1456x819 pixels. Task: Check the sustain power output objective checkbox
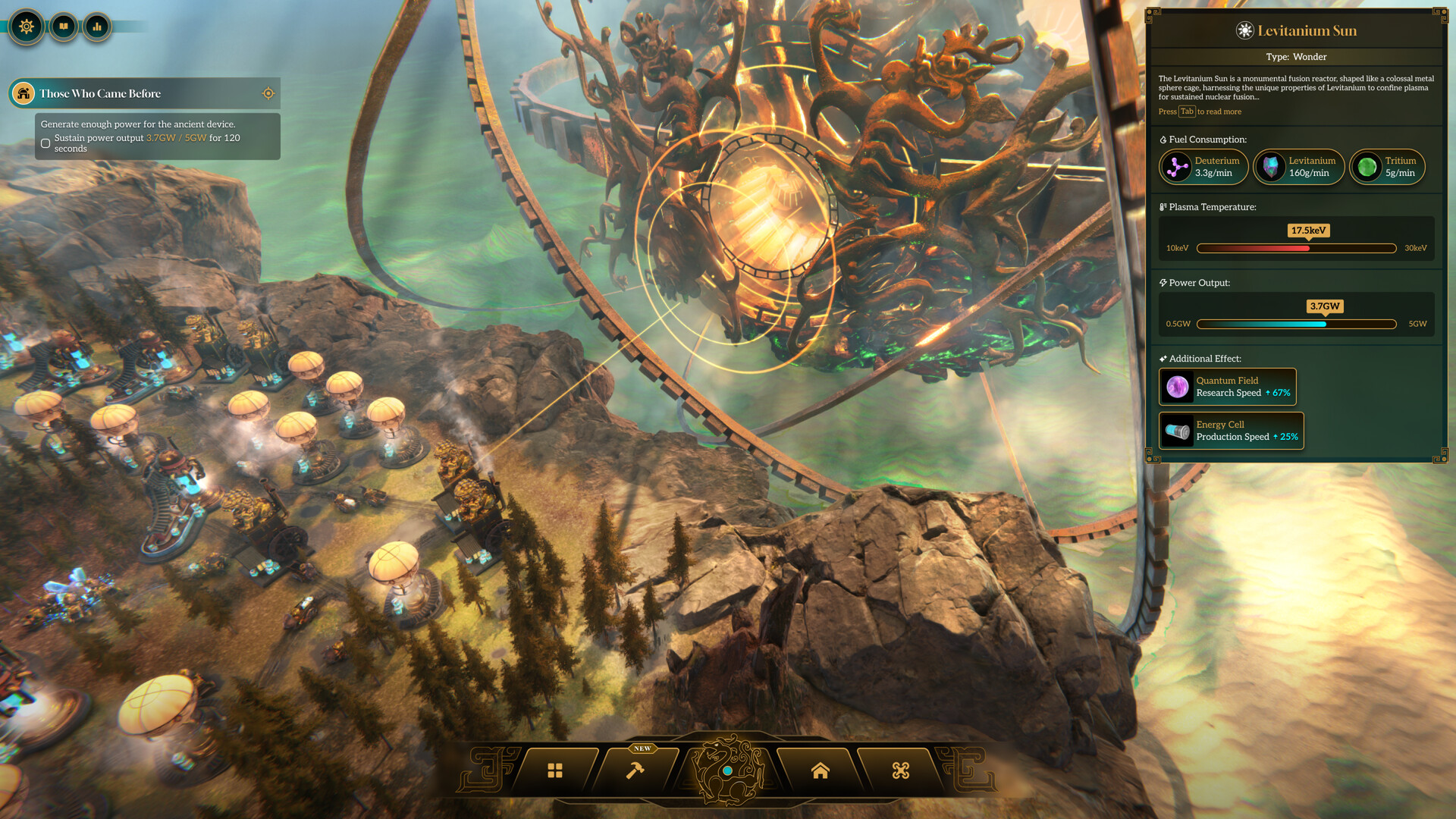click(45, 143)
